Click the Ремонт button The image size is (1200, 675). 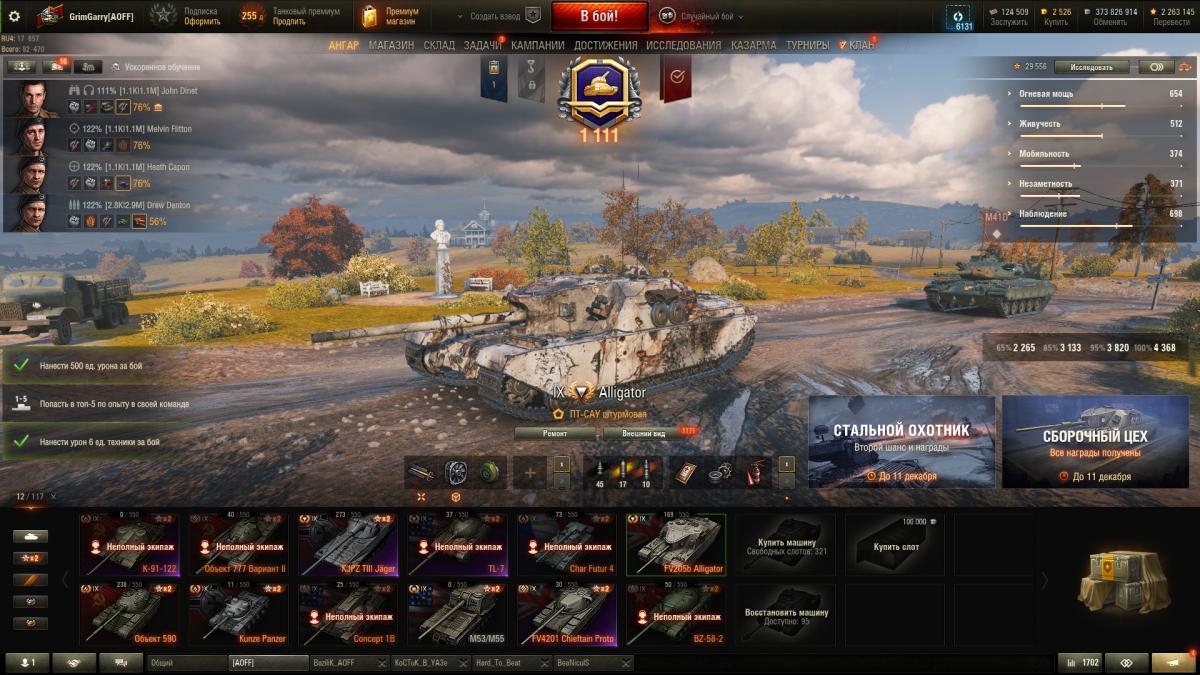(555, 433)
